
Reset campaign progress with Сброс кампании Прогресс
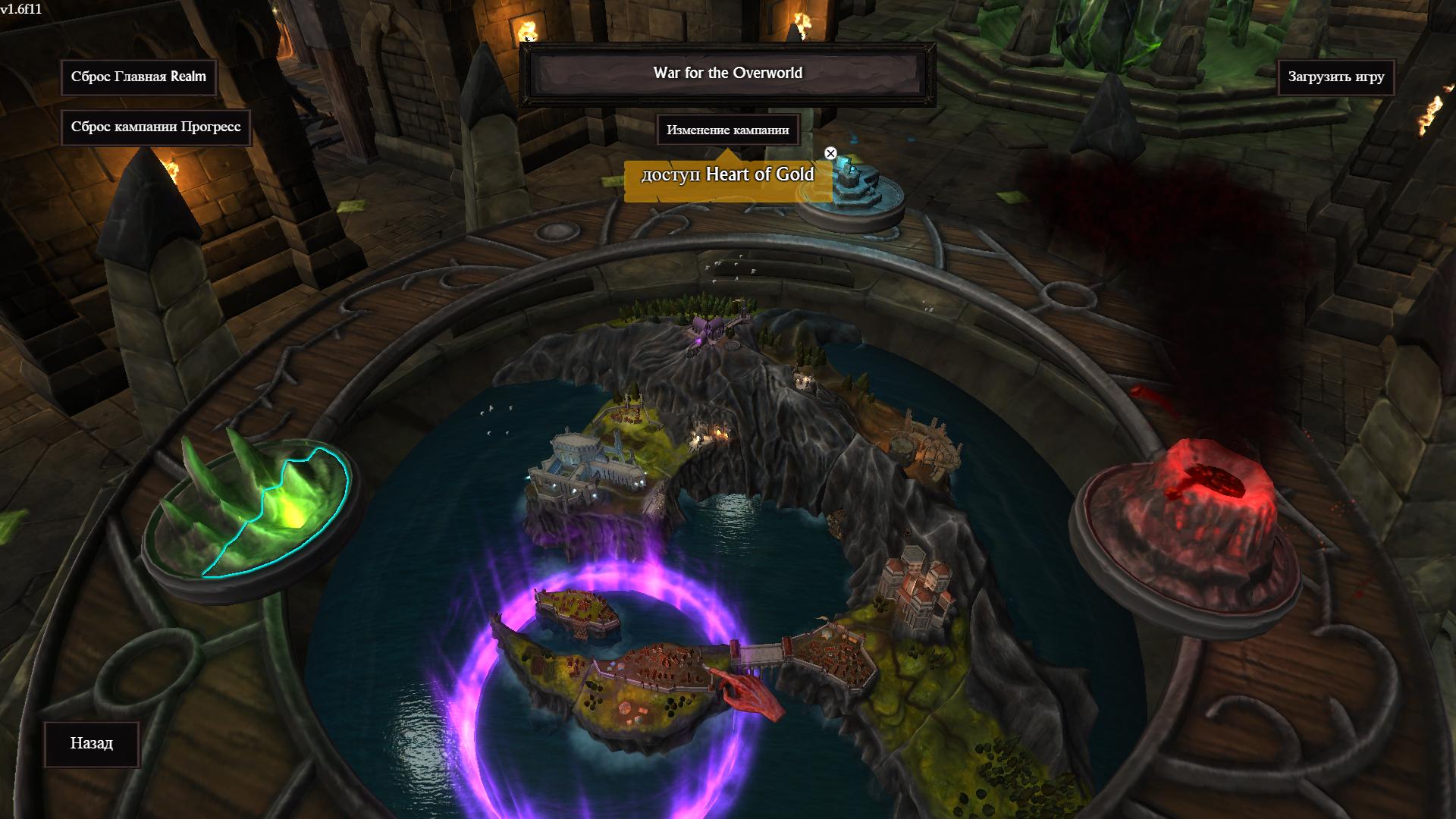tap(155, 127)
